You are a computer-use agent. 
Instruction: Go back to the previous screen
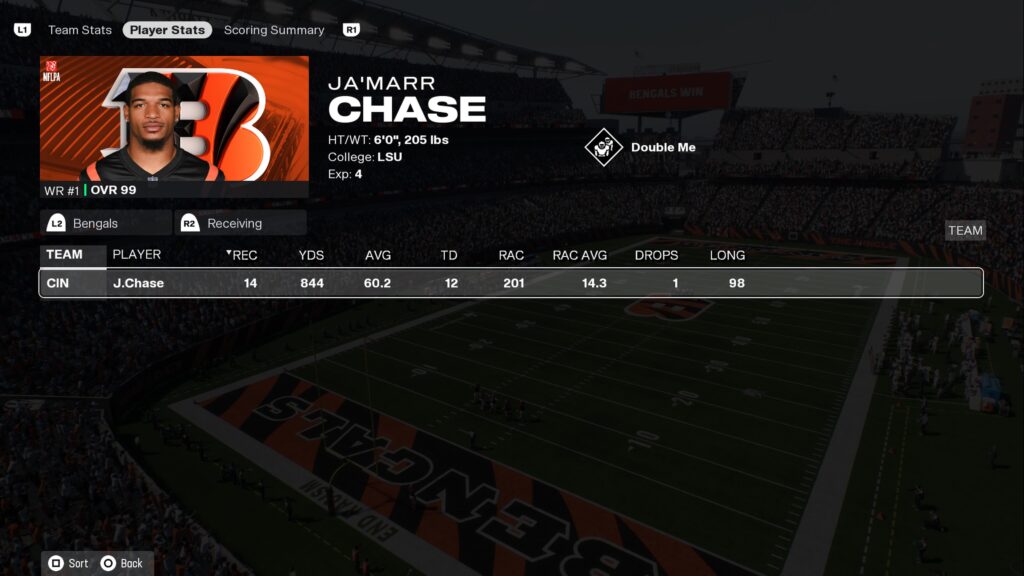(x=122, y=563)
